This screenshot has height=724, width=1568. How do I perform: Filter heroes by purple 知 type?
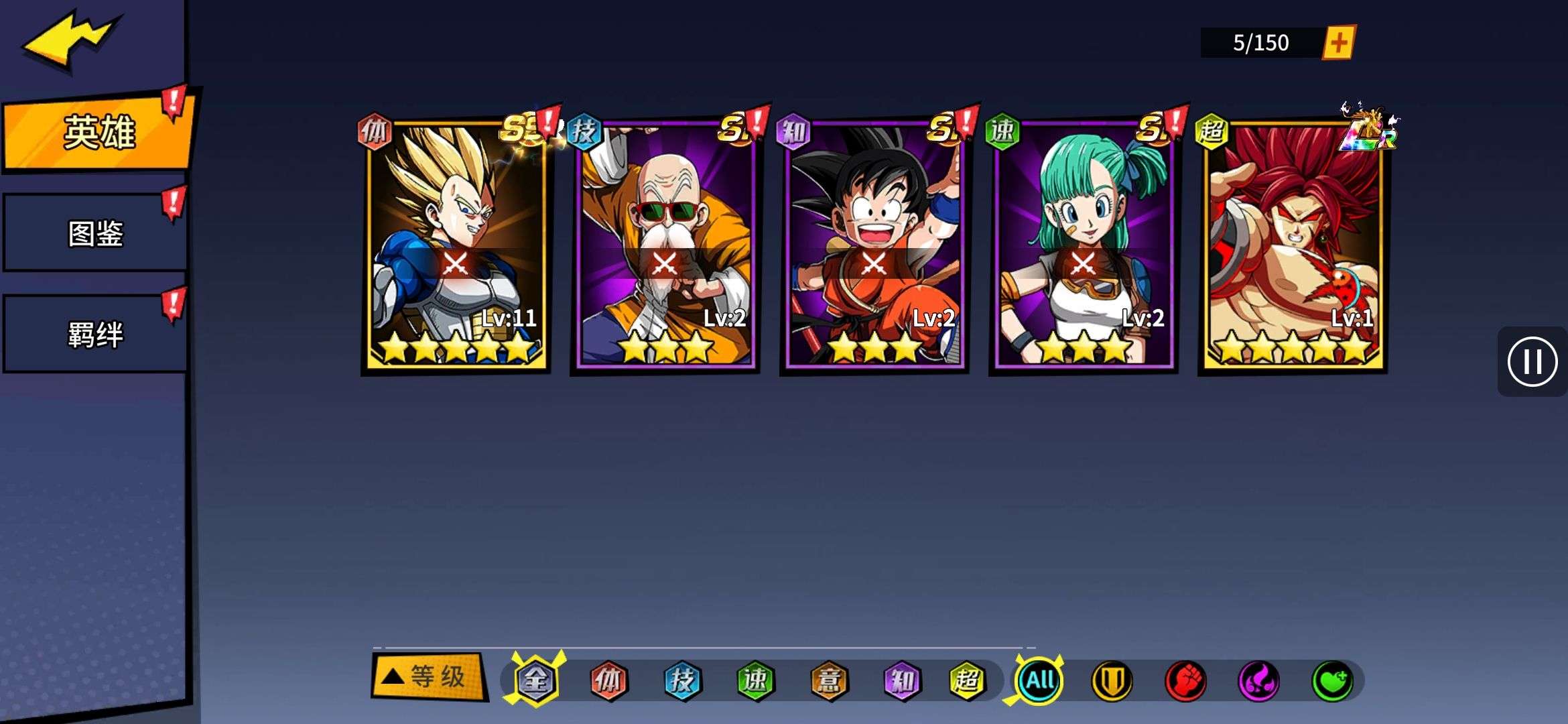(x=902, y=680)
